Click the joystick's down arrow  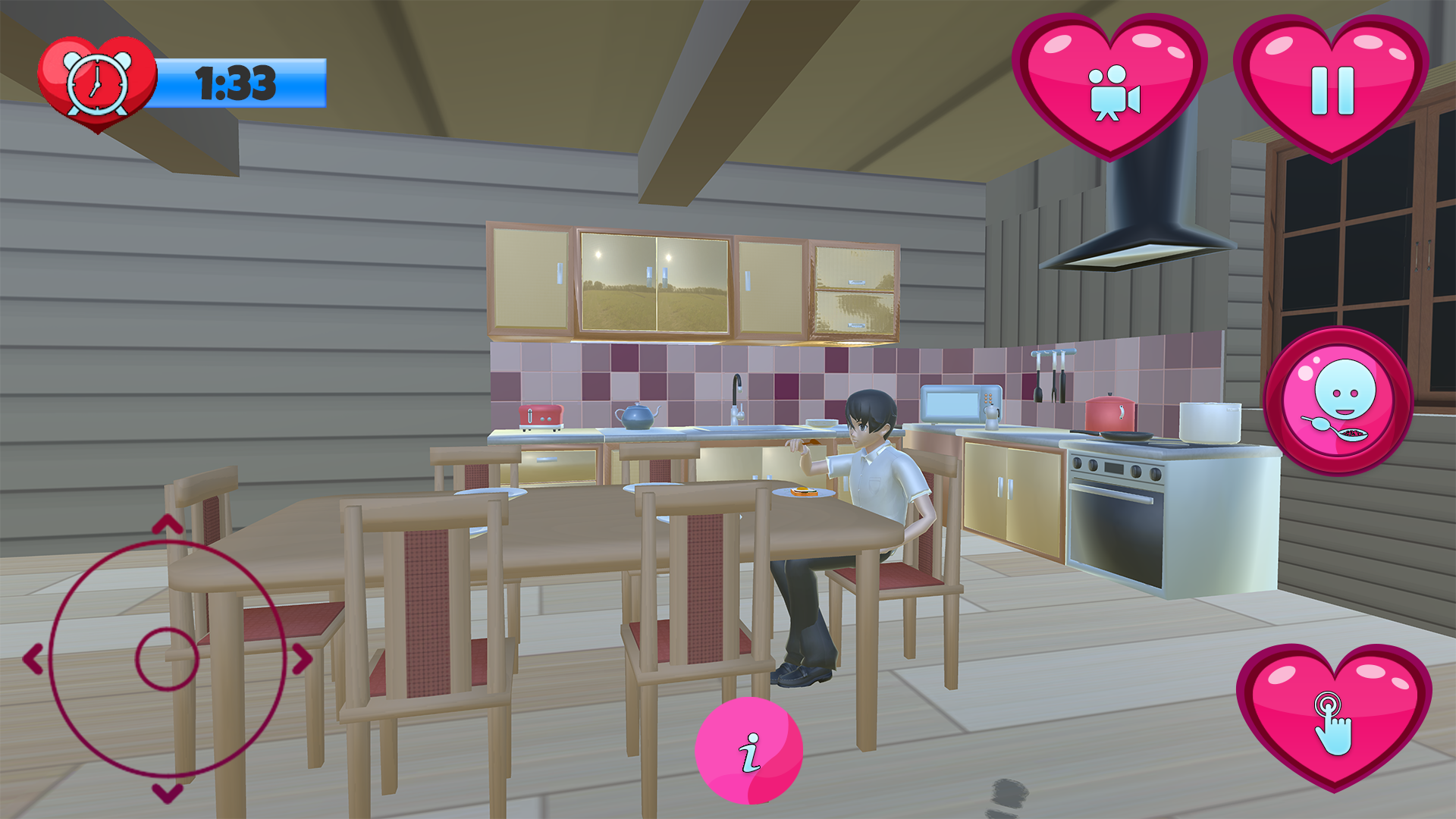click(168, 793)
